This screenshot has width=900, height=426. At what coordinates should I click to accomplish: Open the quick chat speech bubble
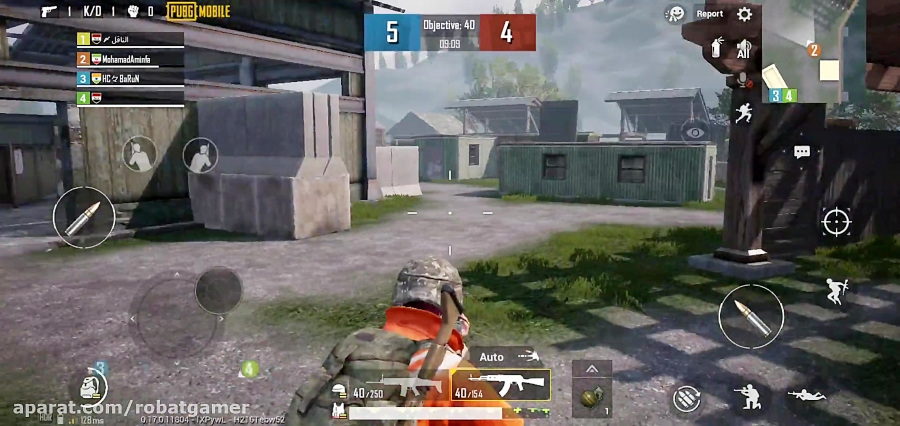[801, 152]
